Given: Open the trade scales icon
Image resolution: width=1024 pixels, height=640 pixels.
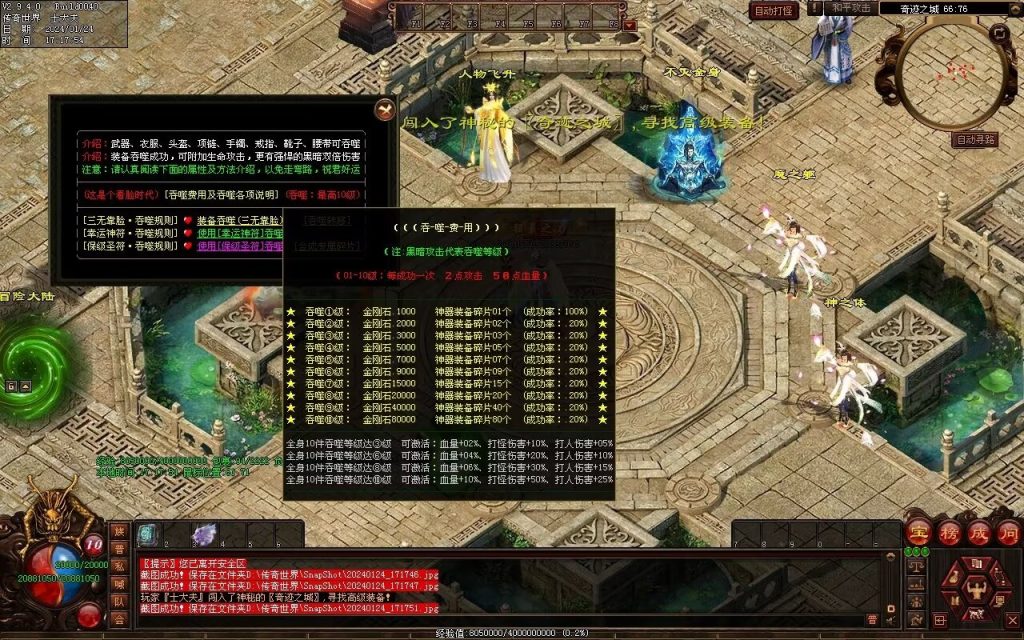Looking at the screenshot, I should [915, 568].
